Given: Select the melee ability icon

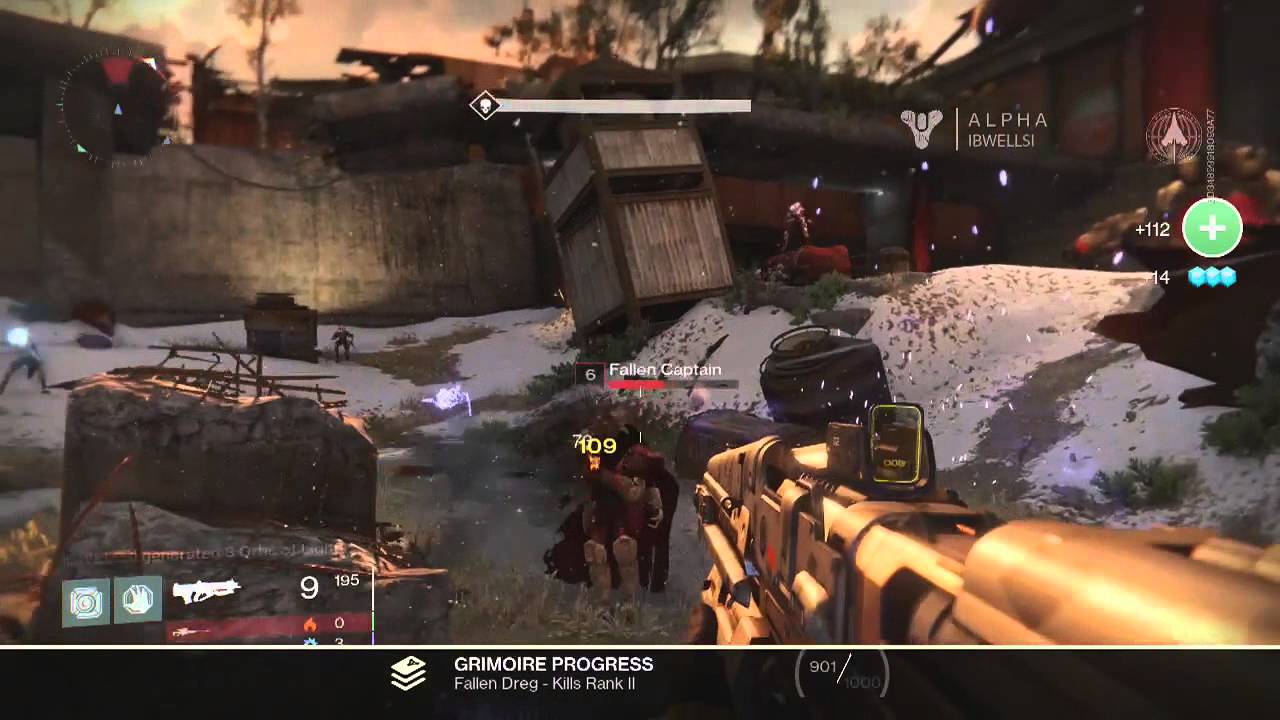Looking at the screenshot, I should (137, 599).
